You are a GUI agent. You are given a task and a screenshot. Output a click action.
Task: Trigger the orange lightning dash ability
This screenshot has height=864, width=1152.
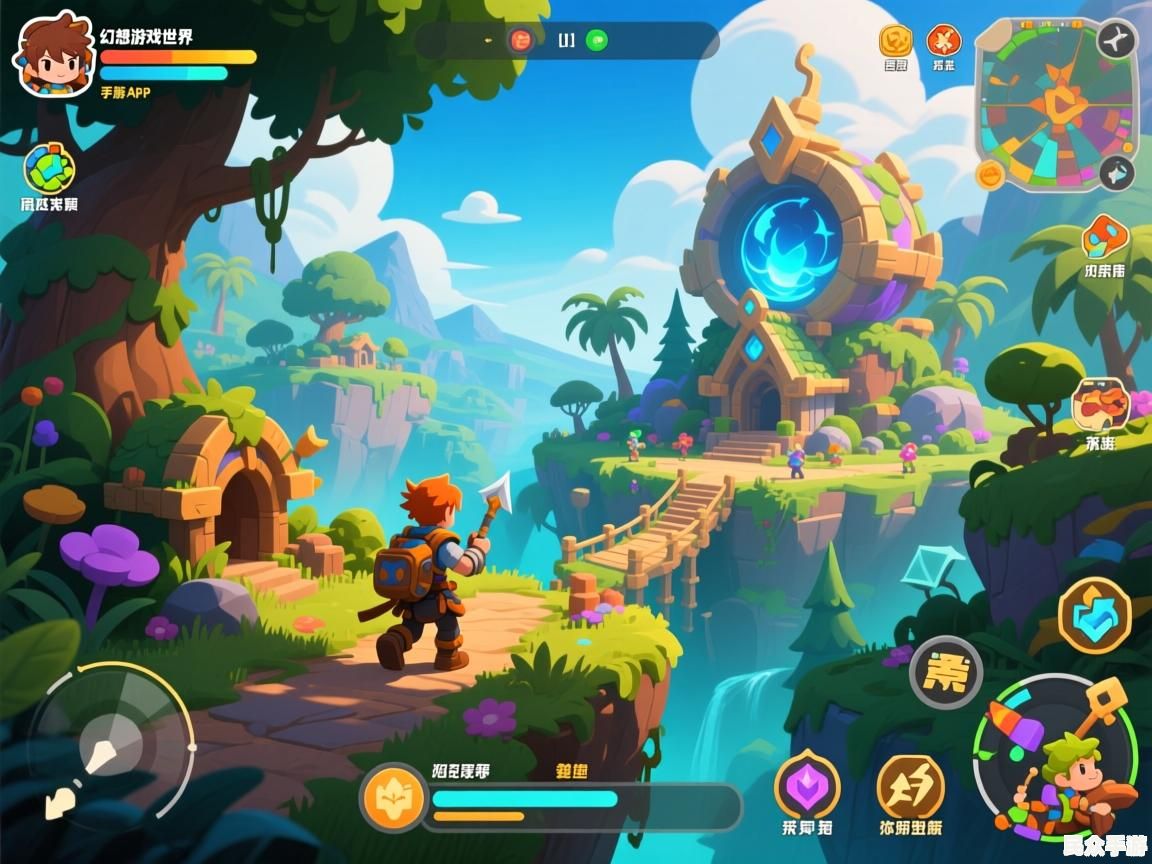pos(910,786)
